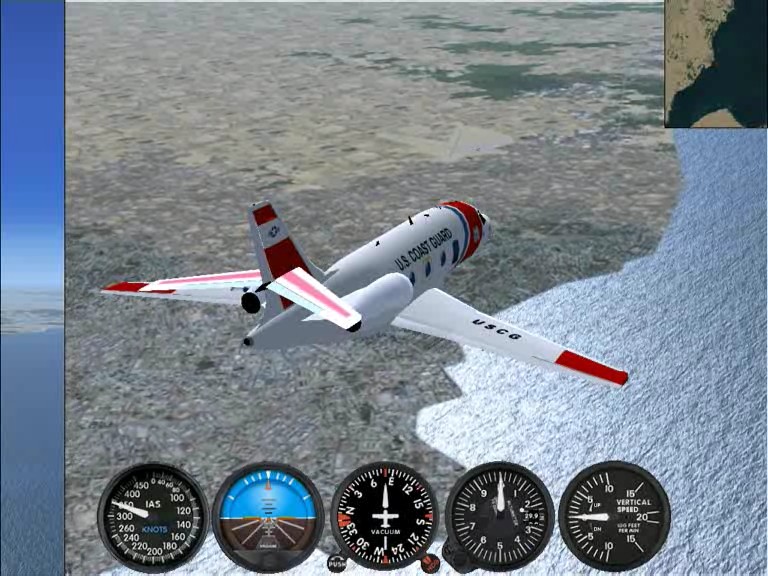Click the PUSH knob on the heading indicator
This screenshot has width=768, height=576.
tap(337, 563)
